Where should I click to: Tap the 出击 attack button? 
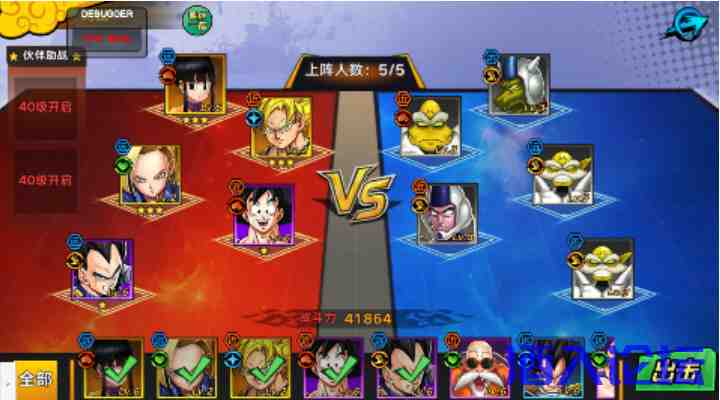674,372
